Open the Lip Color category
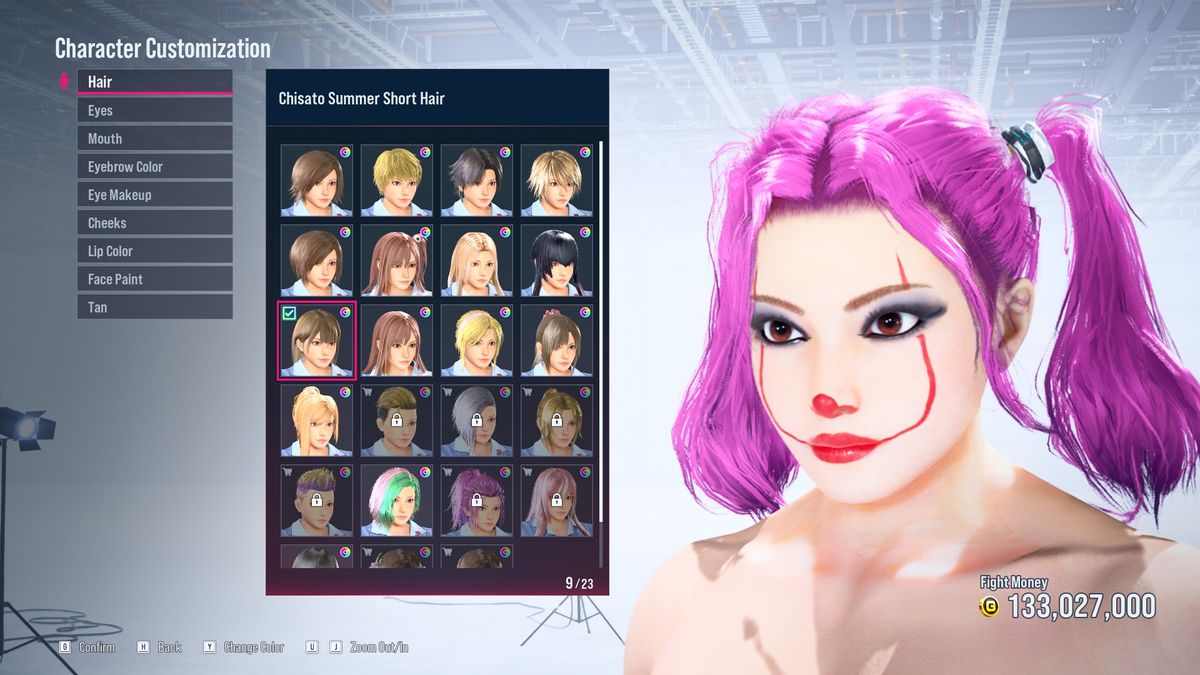Viewport: 1200px width, 675px height. [x=154, y=250]
